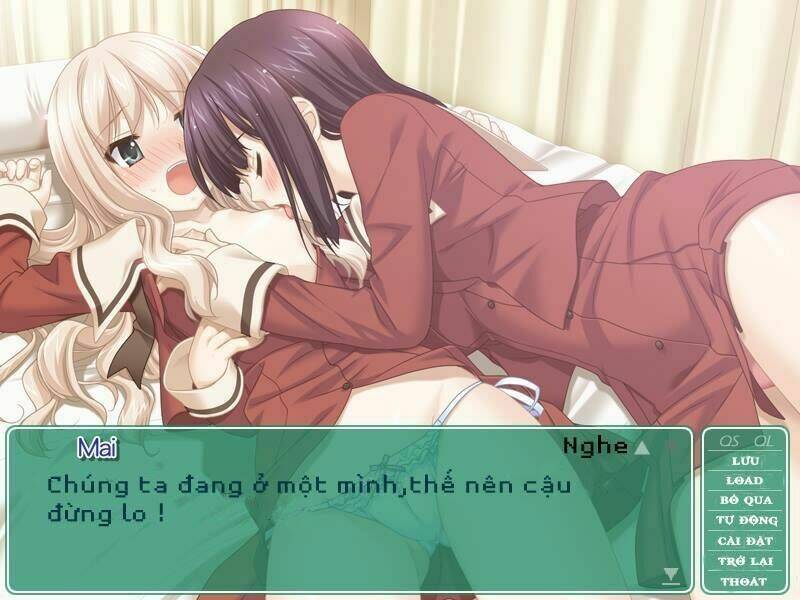Open the LOAD game menu
800x600 pixels.
pyautogui.click(x=743, y=480)
